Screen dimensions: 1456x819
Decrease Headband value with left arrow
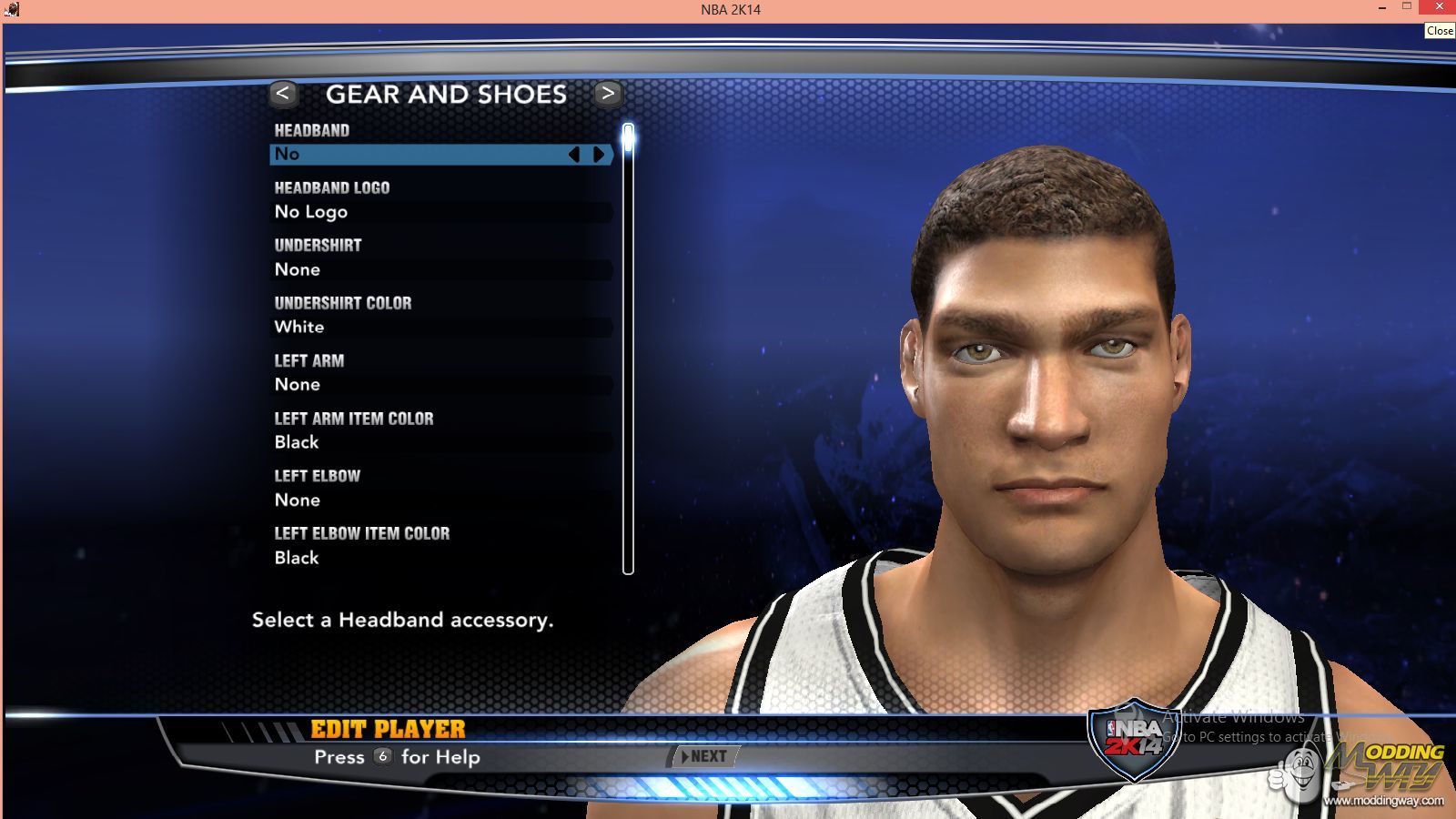point(574,155)
